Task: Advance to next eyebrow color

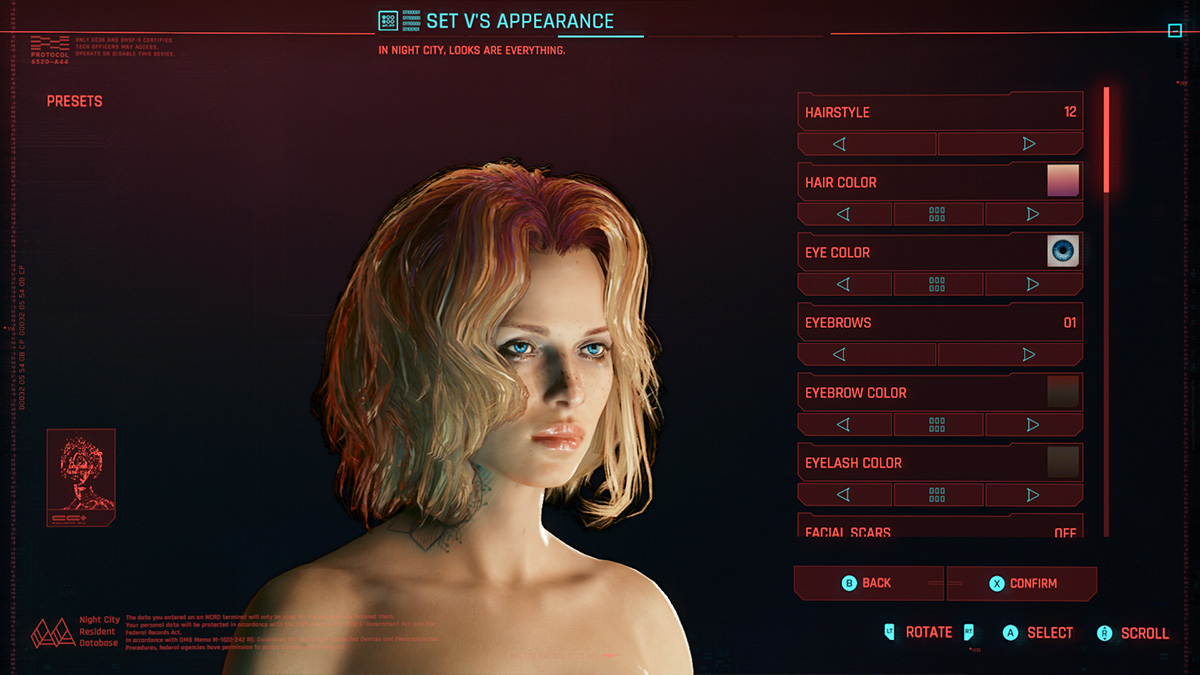Action: [x=1033, y=424]
